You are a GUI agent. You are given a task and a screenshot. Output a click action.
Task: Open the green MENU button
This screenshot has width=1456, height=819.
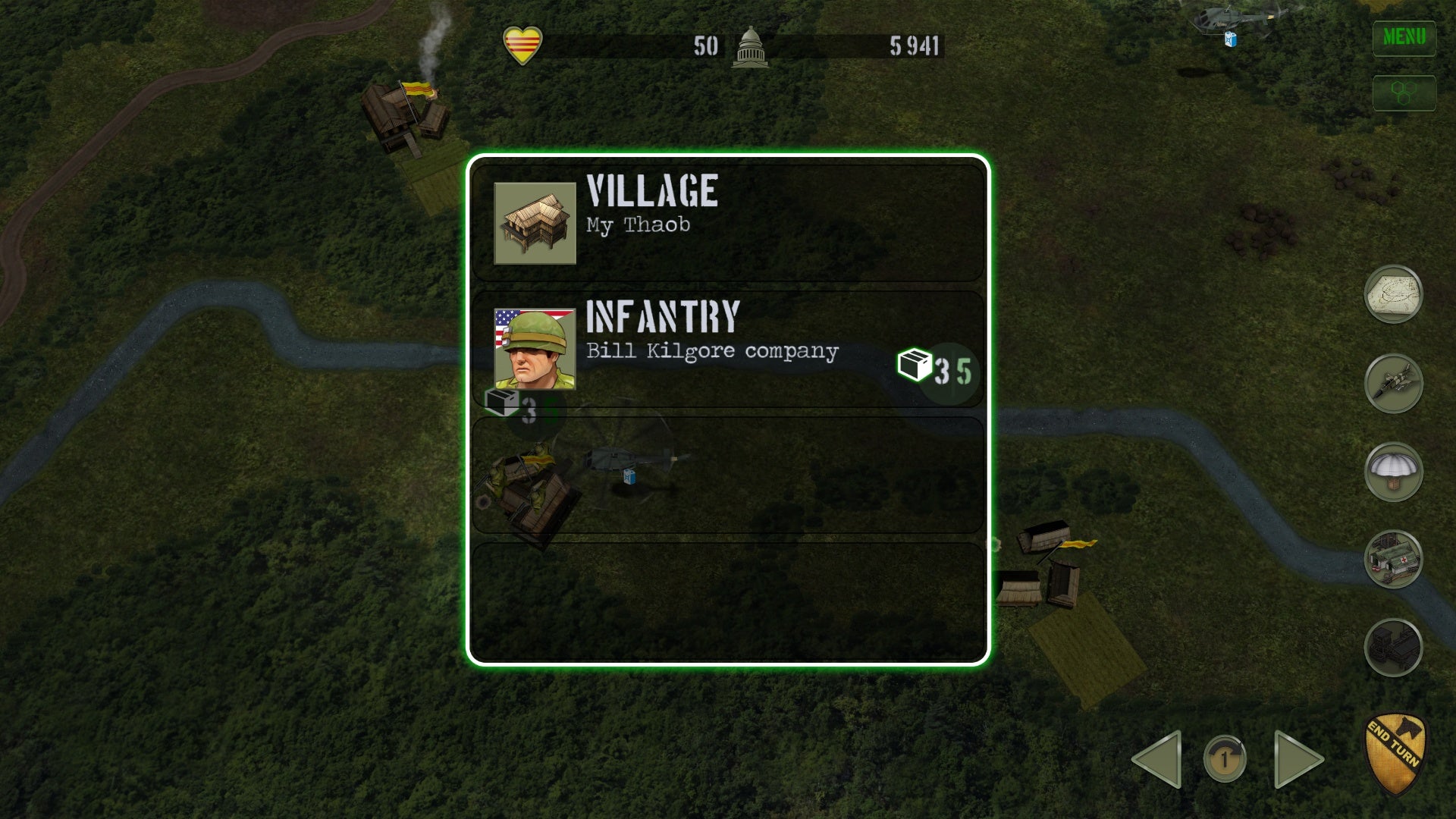[x=1404, y=37]
